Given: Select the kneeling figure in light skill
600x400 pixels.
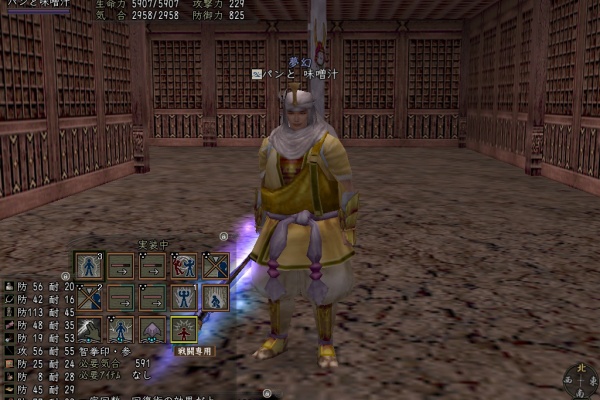Looking at the screenshot, I should coord(216,297).
